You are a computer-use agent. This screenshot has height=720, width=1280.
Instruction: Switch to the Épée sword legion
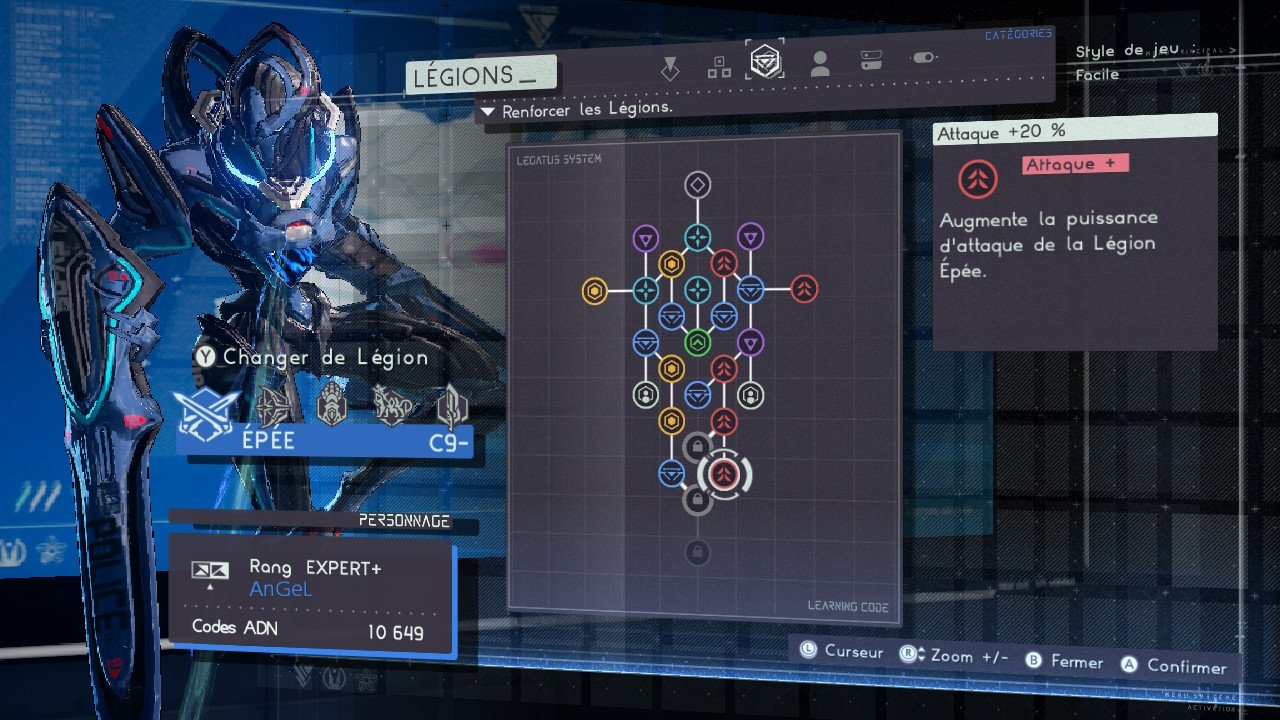click(207, 408)
